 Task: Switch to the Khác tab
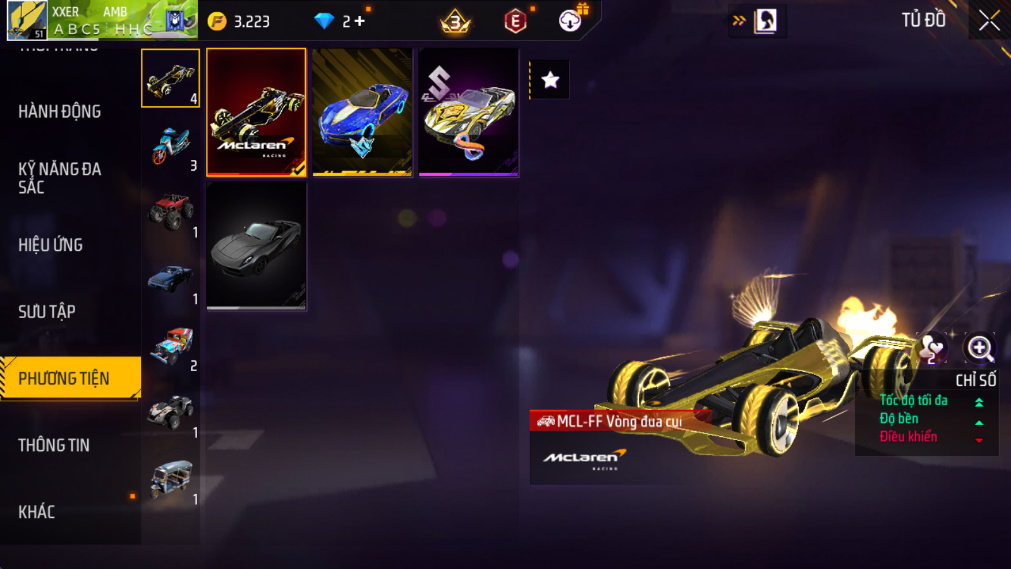point(37,512)
